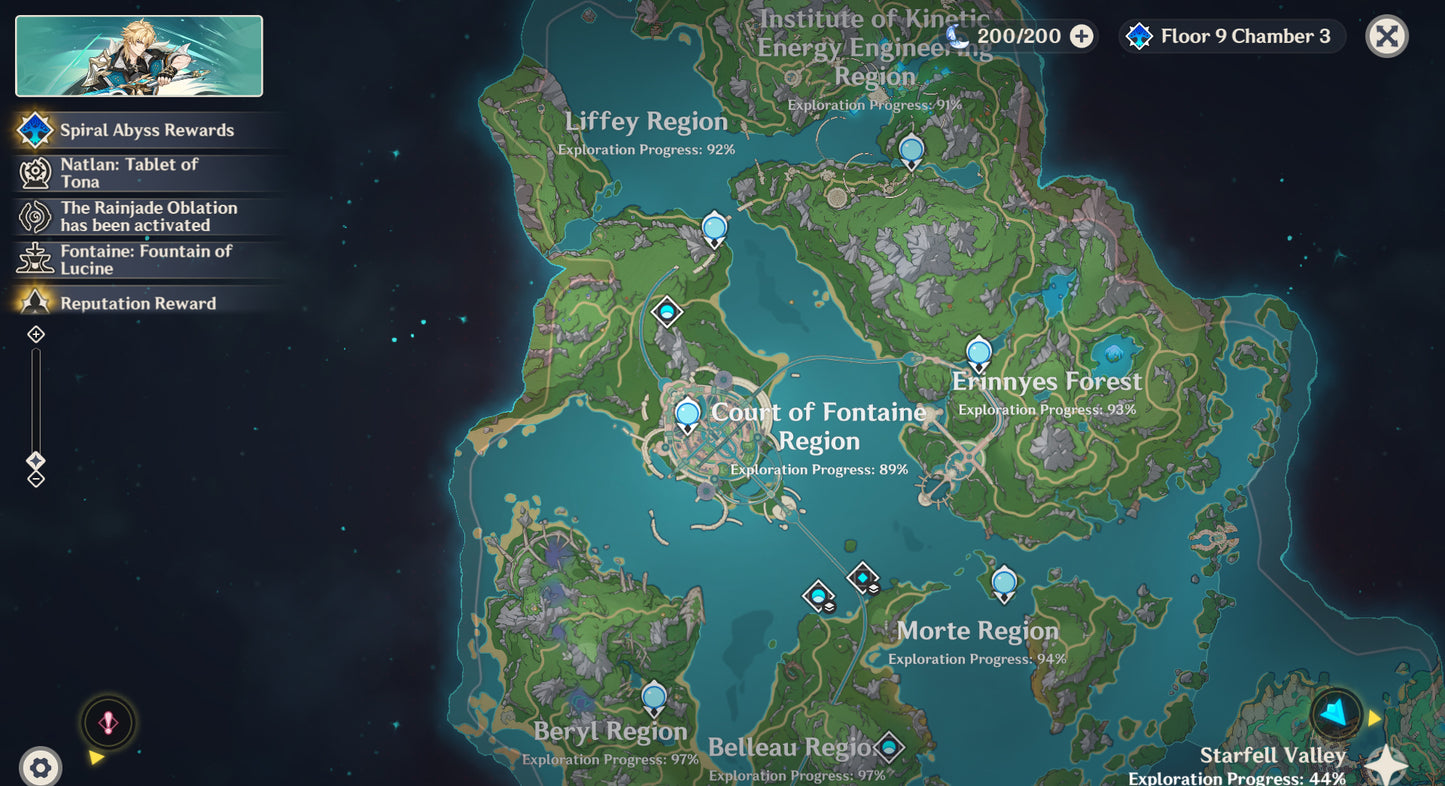Select the teleport waypoint above Erinnyes Forest label
Image resolution: width=1445 pixels, height=786 pixels.
click(x=978, y=353)
